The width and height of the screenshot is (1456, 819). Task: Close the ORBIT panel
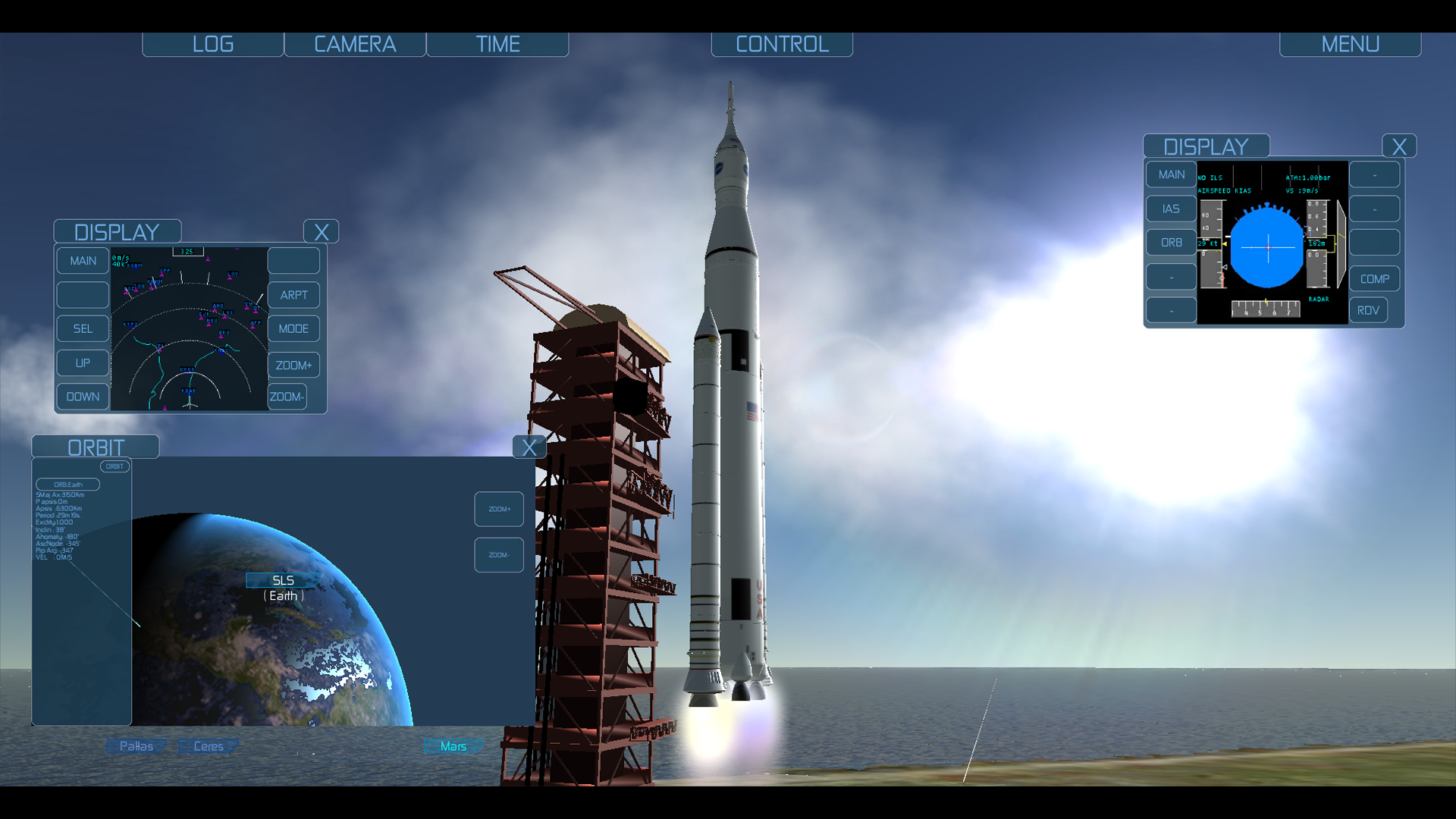(529, 447)
